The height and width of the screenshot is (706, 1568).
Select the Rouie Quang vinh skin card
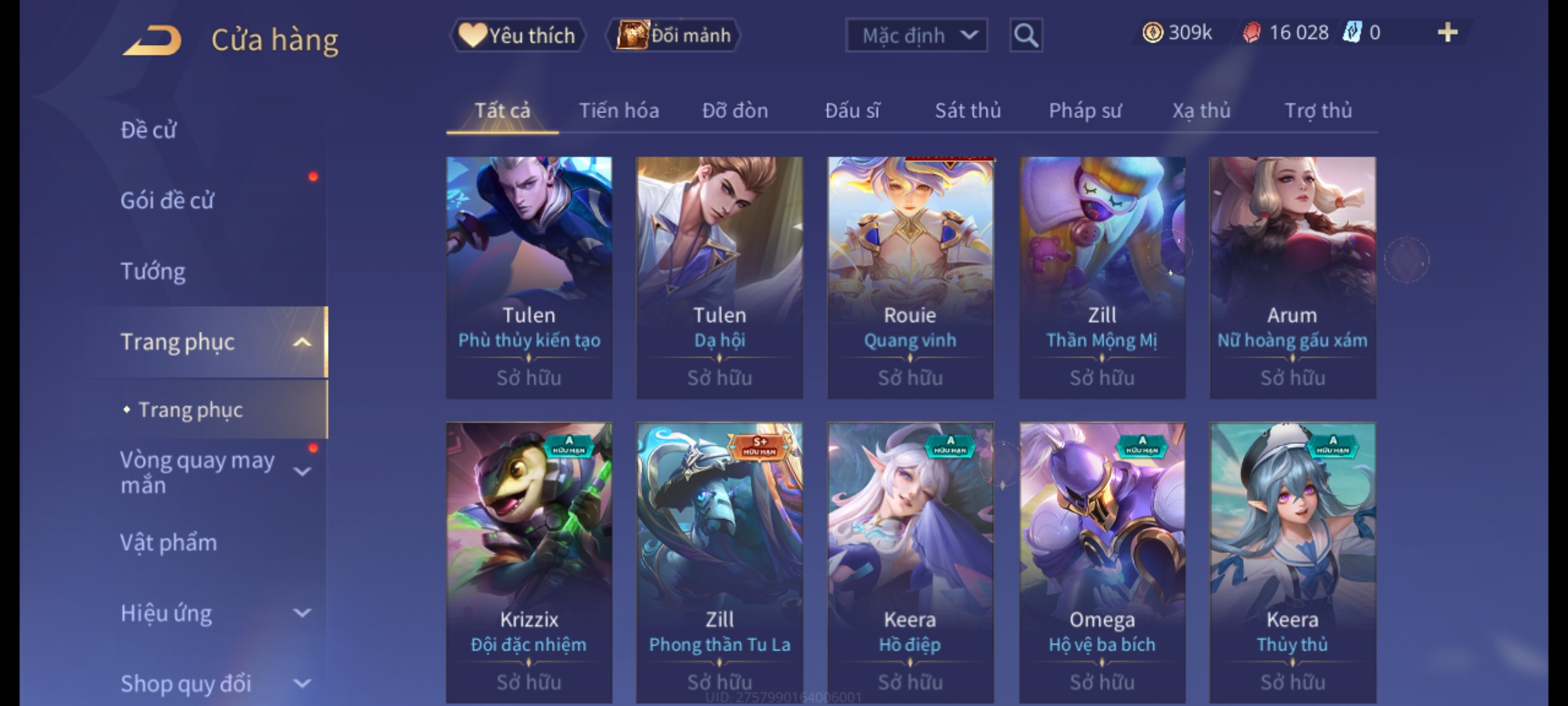pos(910,277)
